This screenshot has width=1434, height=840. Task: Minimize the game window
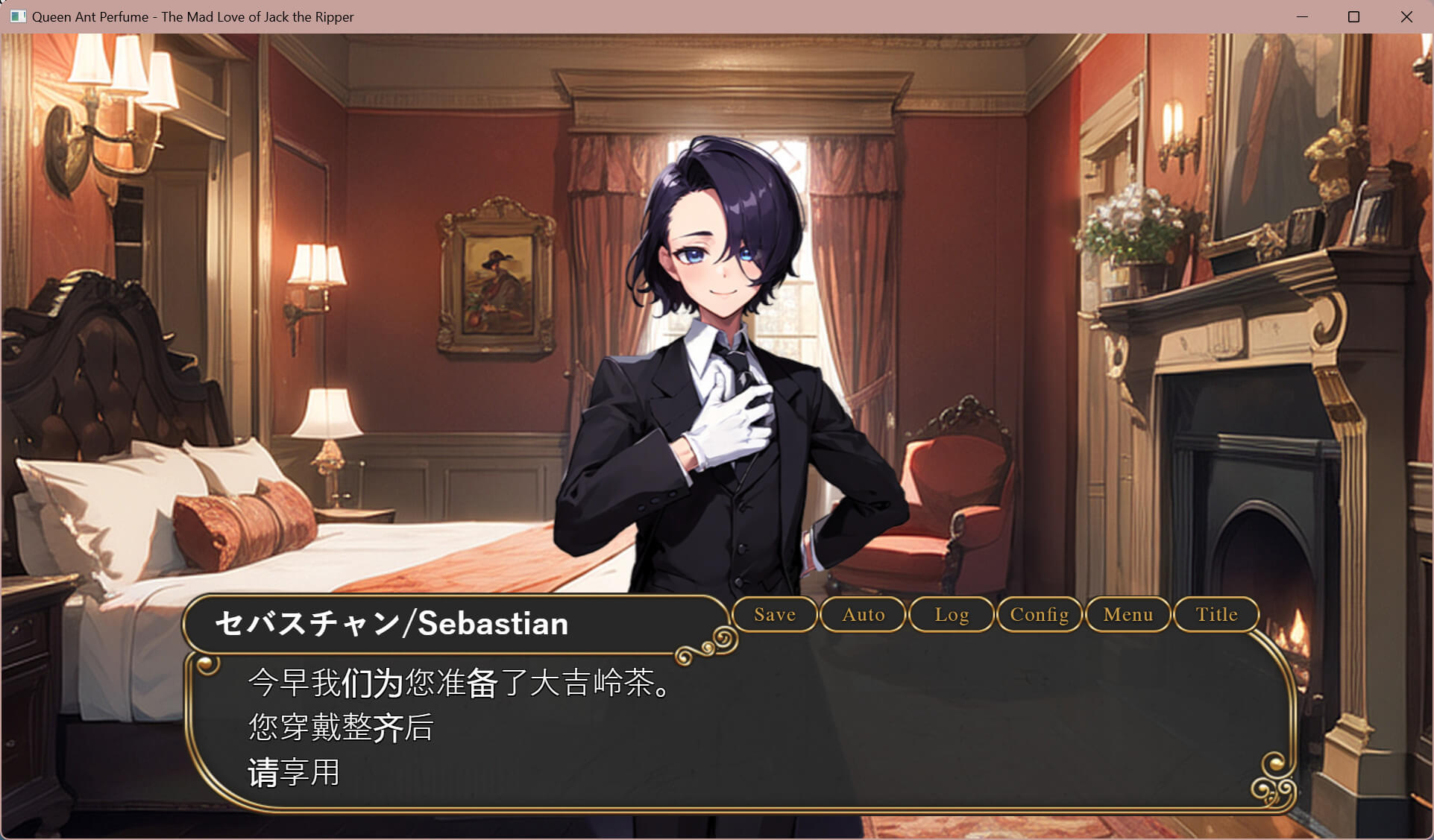pos(1302,16)
